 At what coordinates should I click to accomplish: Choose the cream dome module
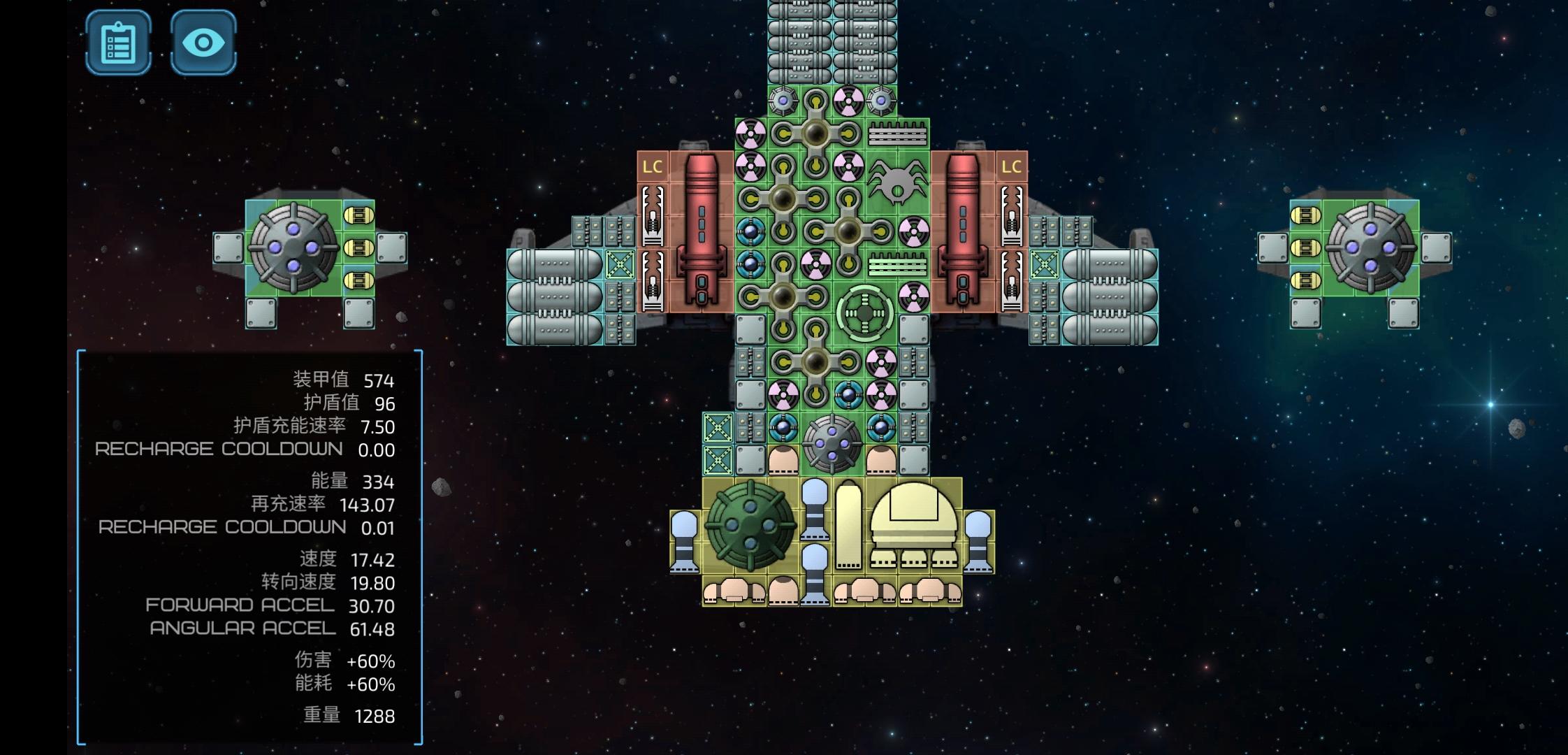(x=913, y=524)
